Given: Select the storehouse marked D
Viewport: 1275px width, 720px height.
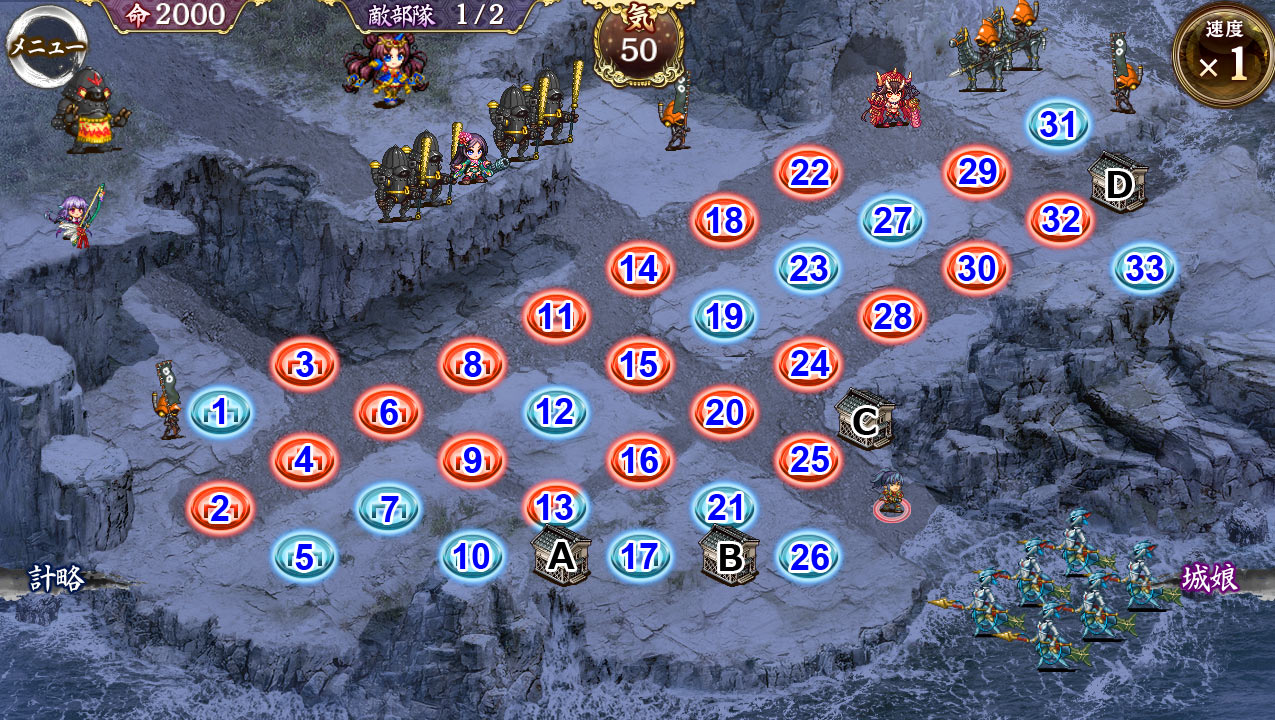Looking at the screenshot, I should pos(1118,183).
